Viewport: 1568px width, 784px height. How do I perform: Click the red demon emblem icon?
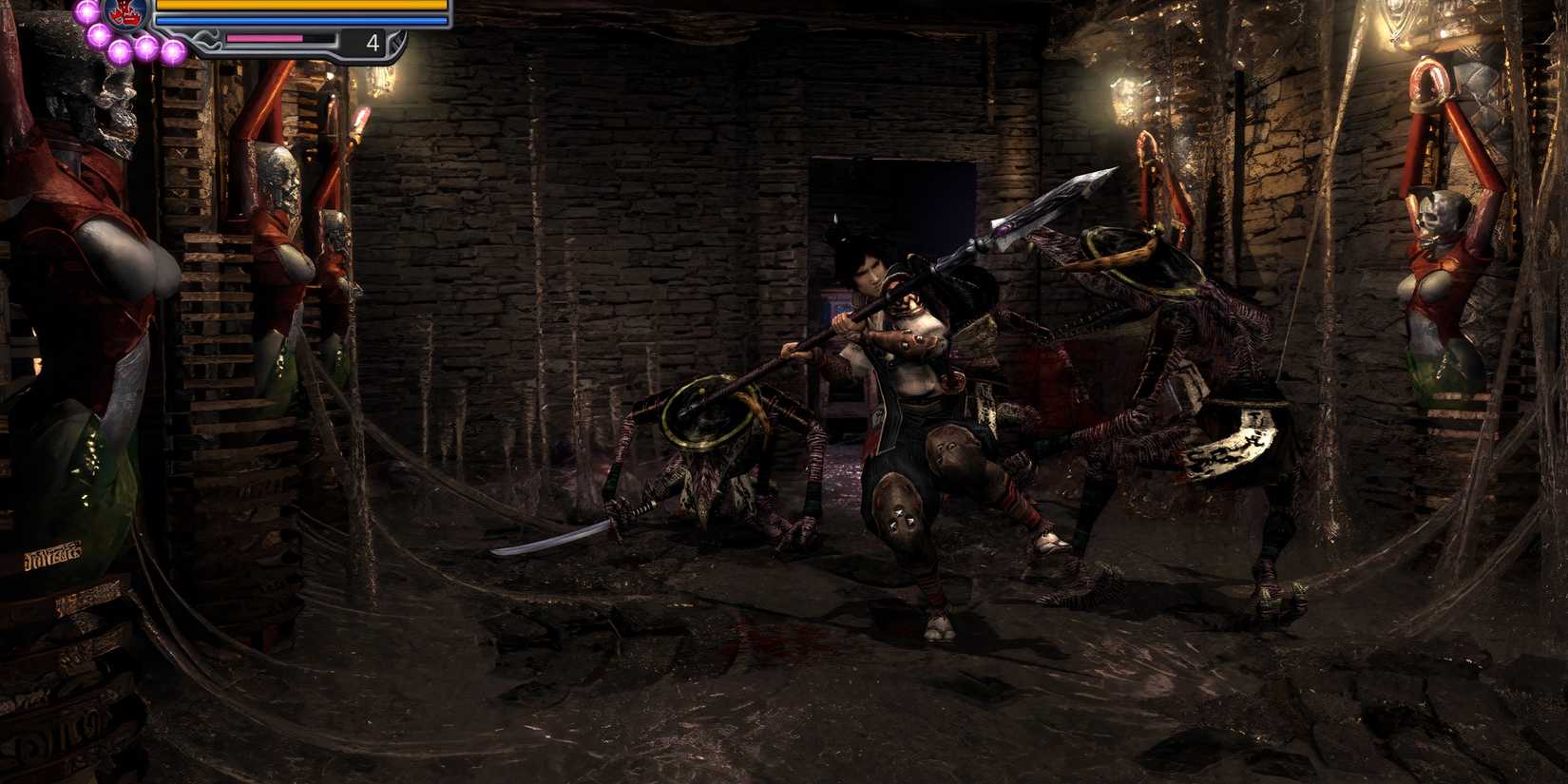coord(123,16)
